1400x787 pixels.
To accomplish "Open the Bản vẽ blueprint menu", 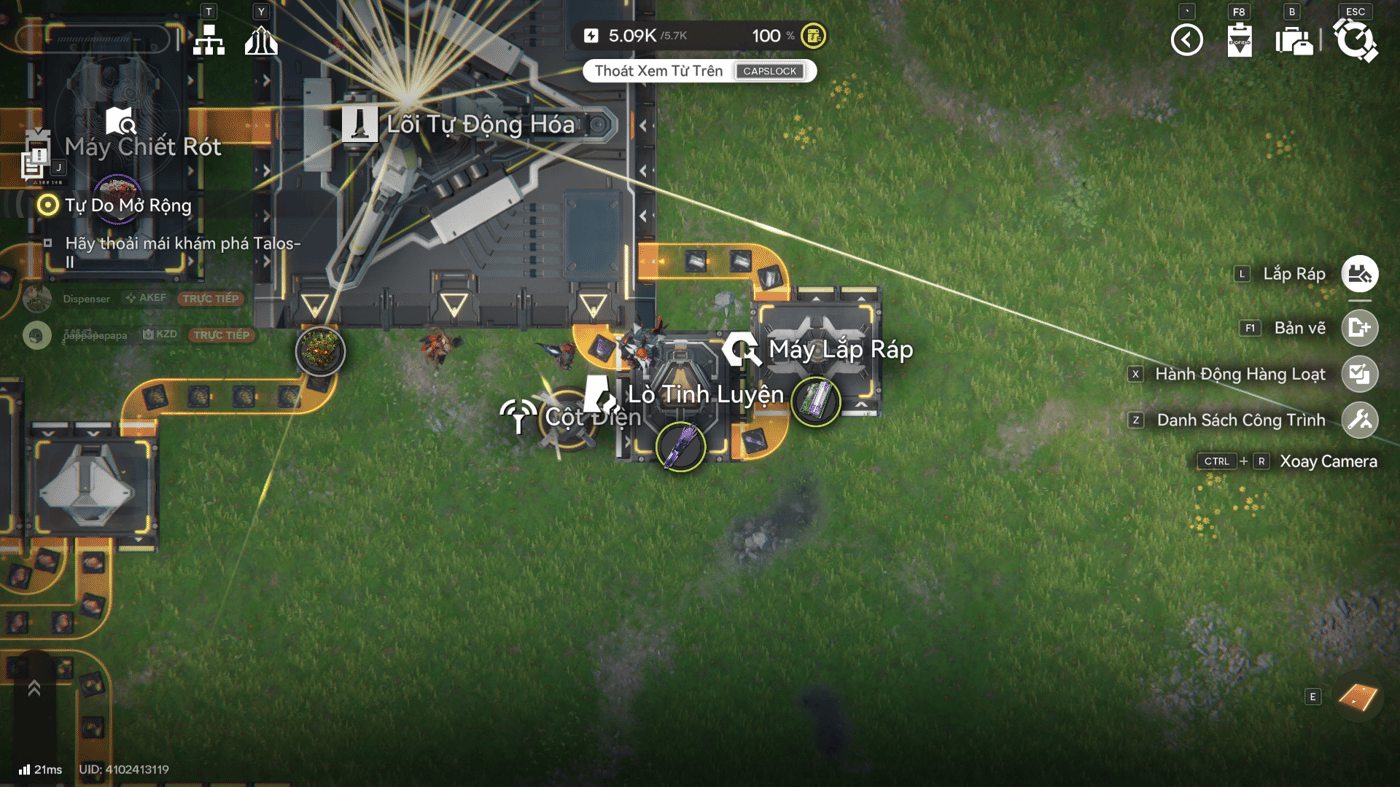I will coord(1359,328).
